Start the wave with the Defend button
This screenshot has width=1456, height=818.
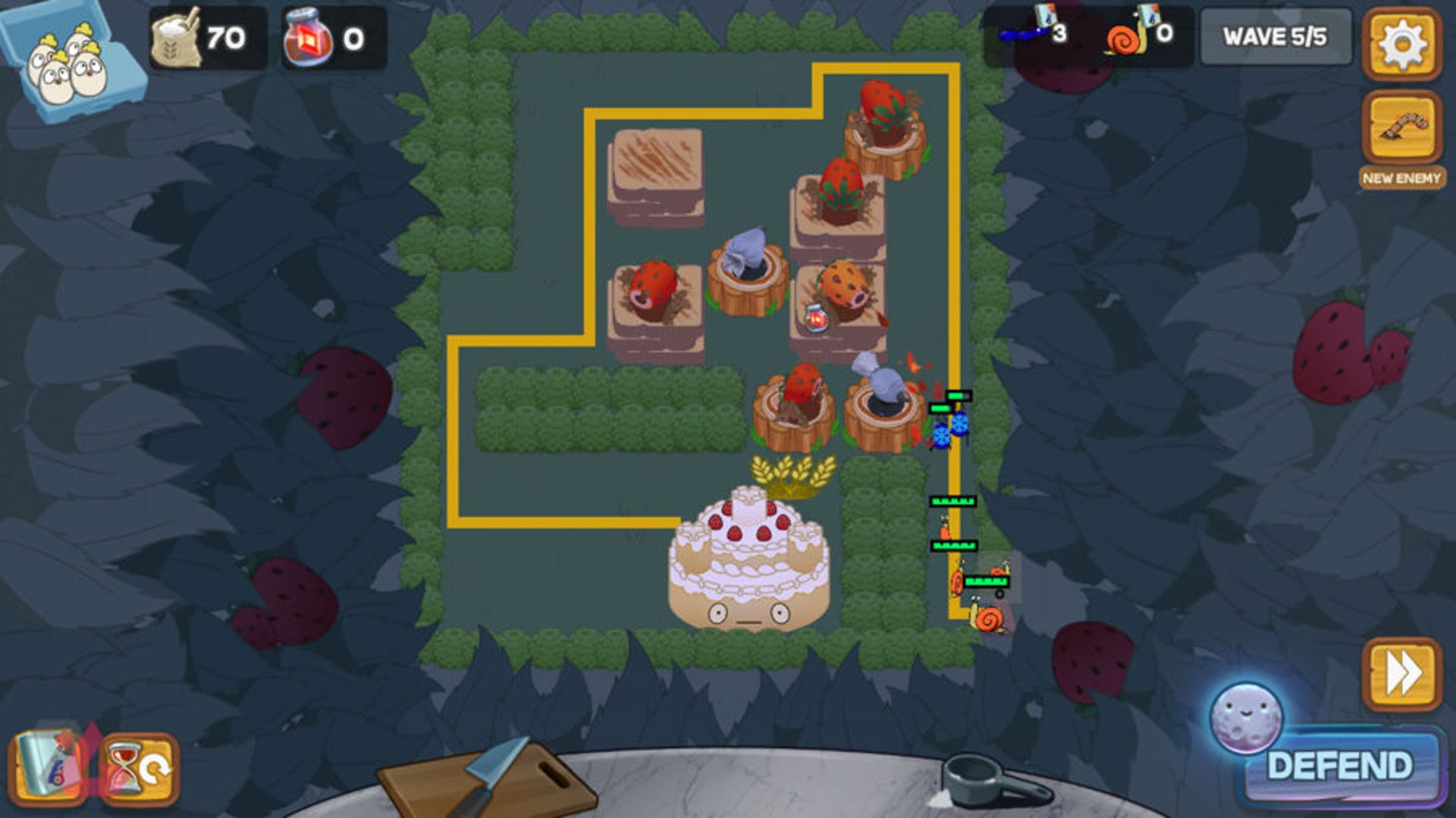[1340, 766]
